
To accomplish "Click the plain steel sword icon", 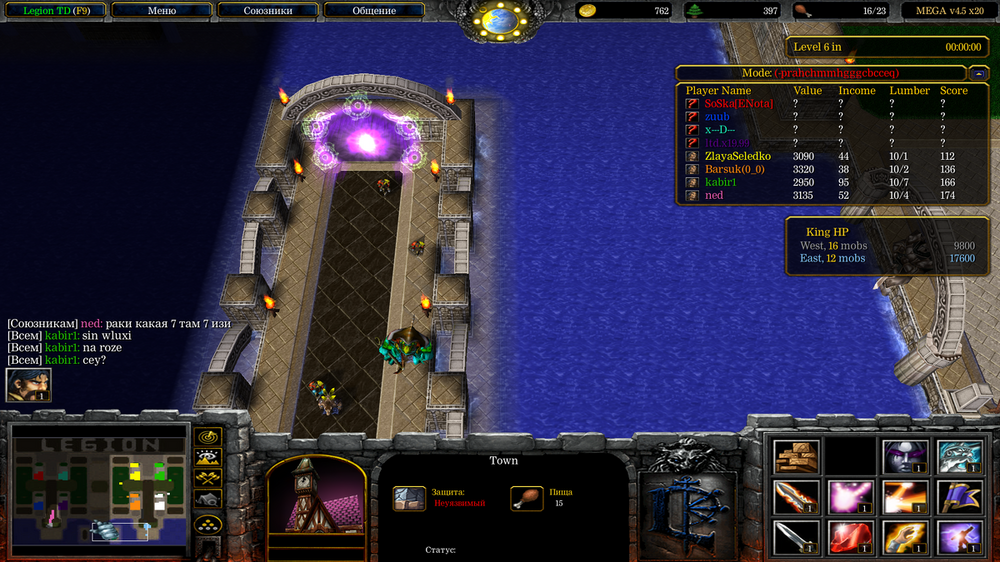I will point(797,537).
